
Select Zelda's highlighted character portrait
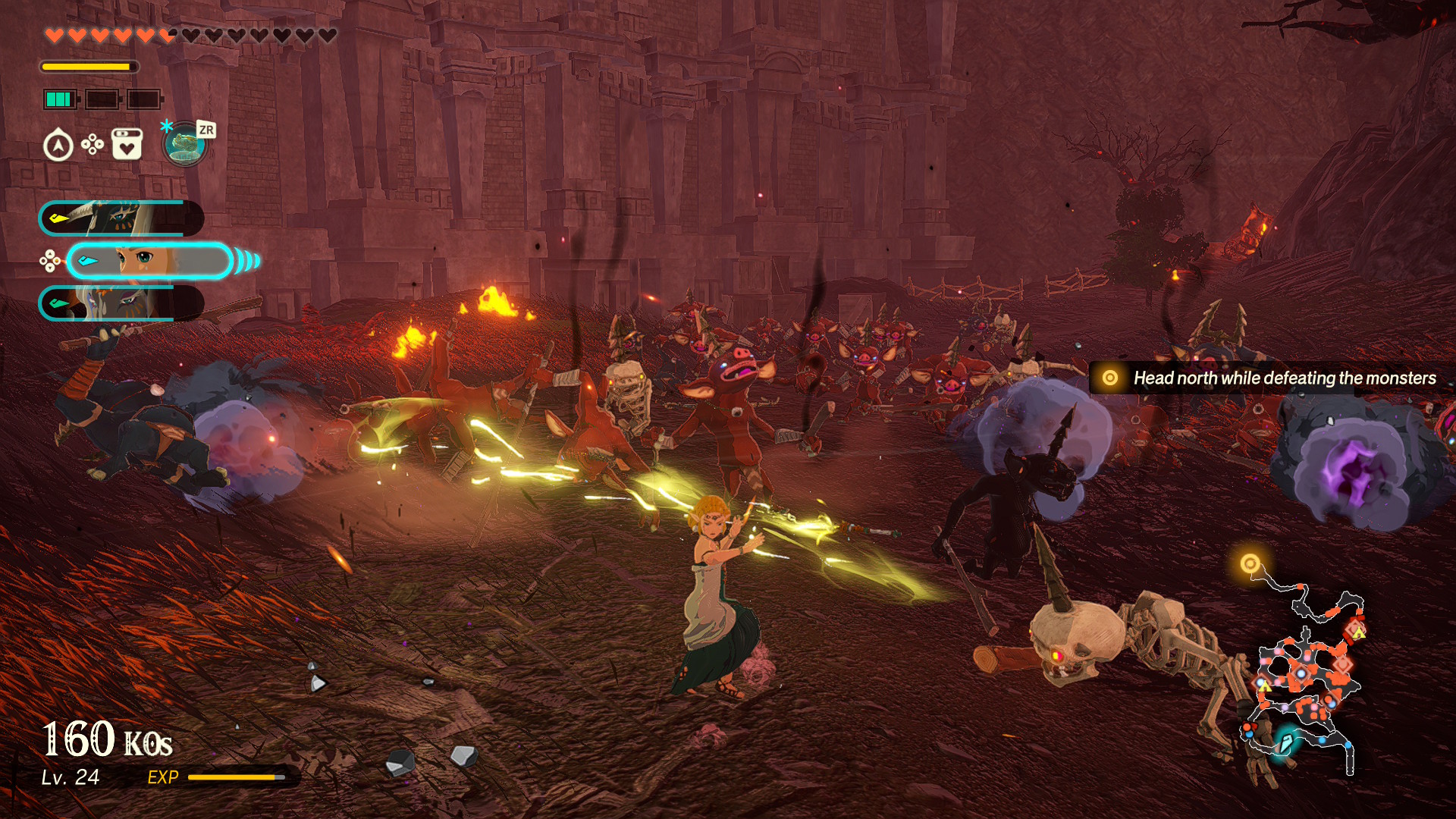click(x=149, y=261)
